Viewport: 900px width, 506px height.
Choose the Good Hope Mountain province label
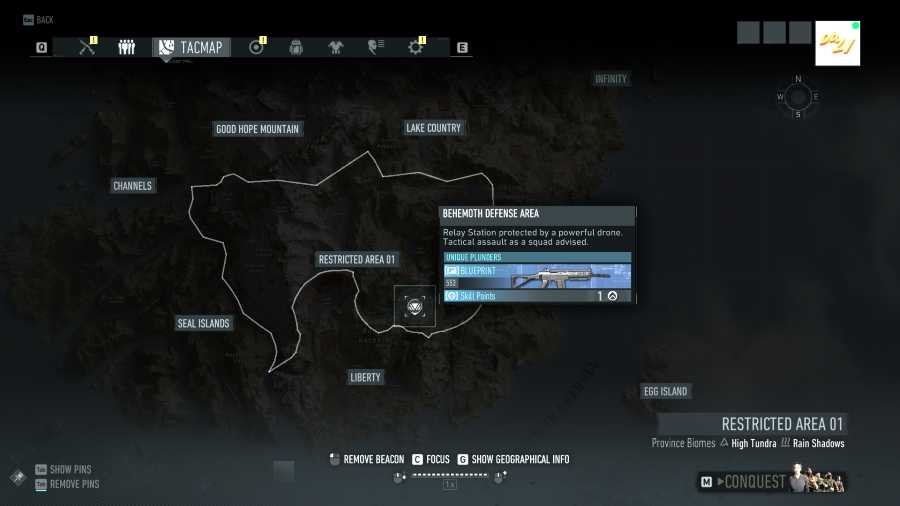click(257, 129)
